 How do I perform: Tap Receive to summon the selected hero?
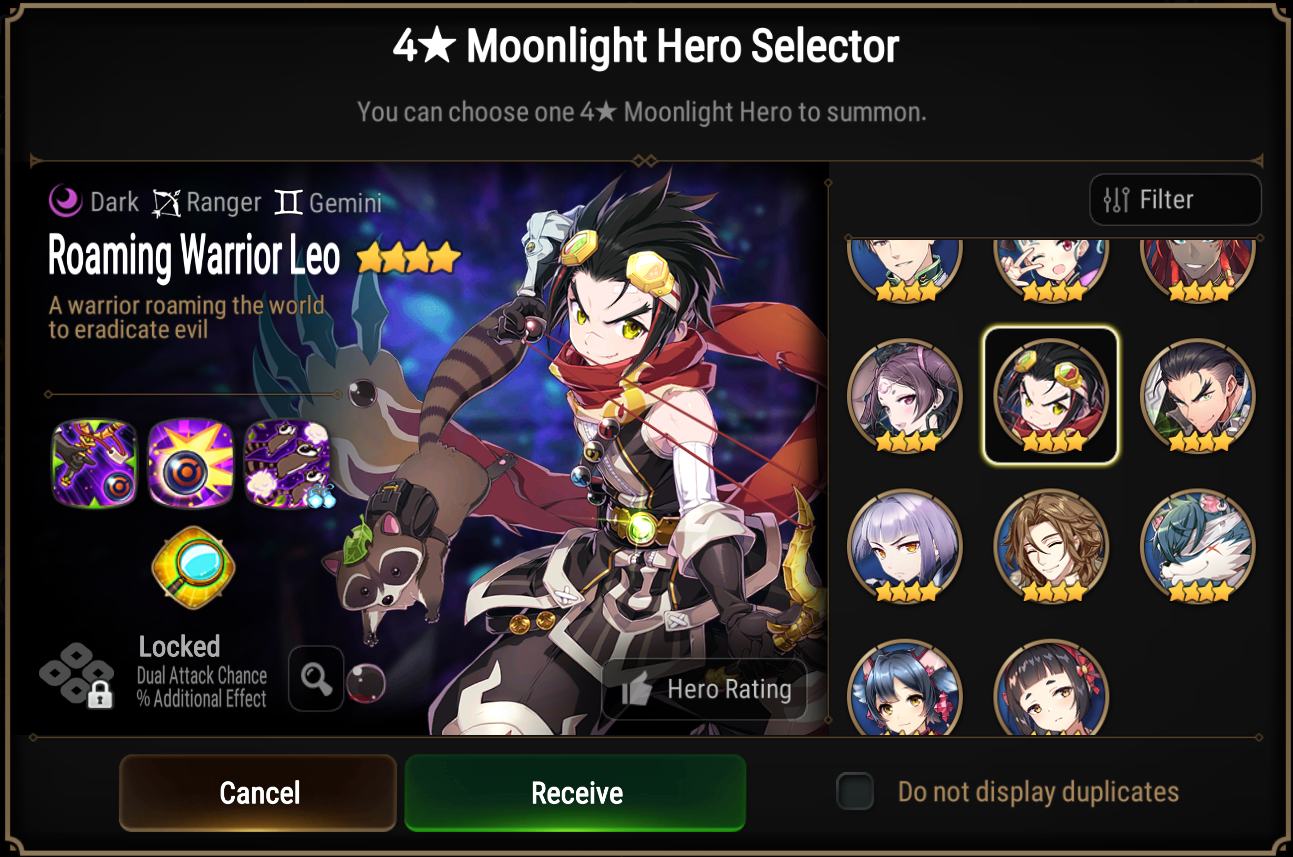[575, 793]
